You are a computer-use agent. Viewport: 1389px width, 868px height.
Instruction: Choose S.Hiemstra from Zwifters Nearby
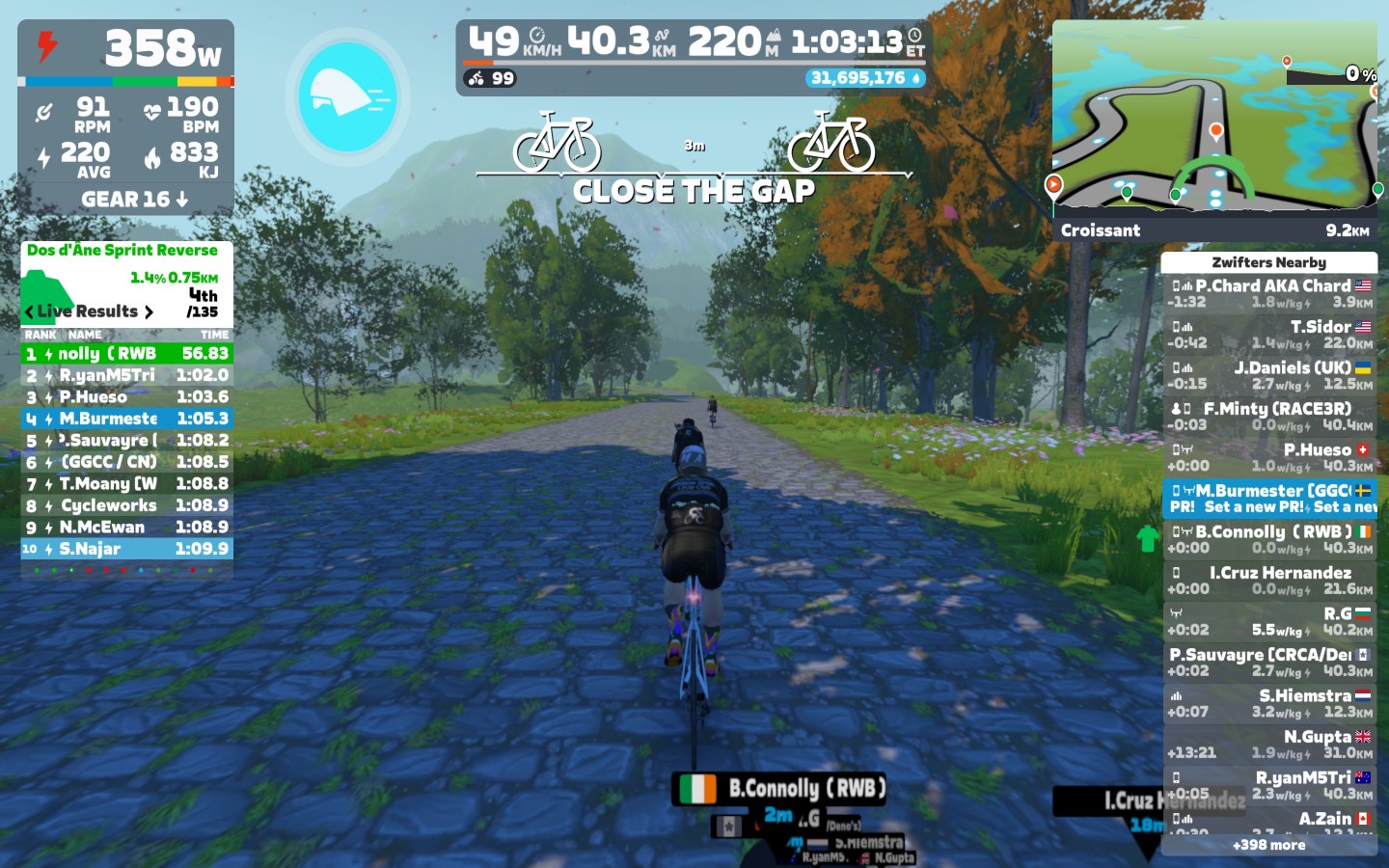coord(1269,703)
